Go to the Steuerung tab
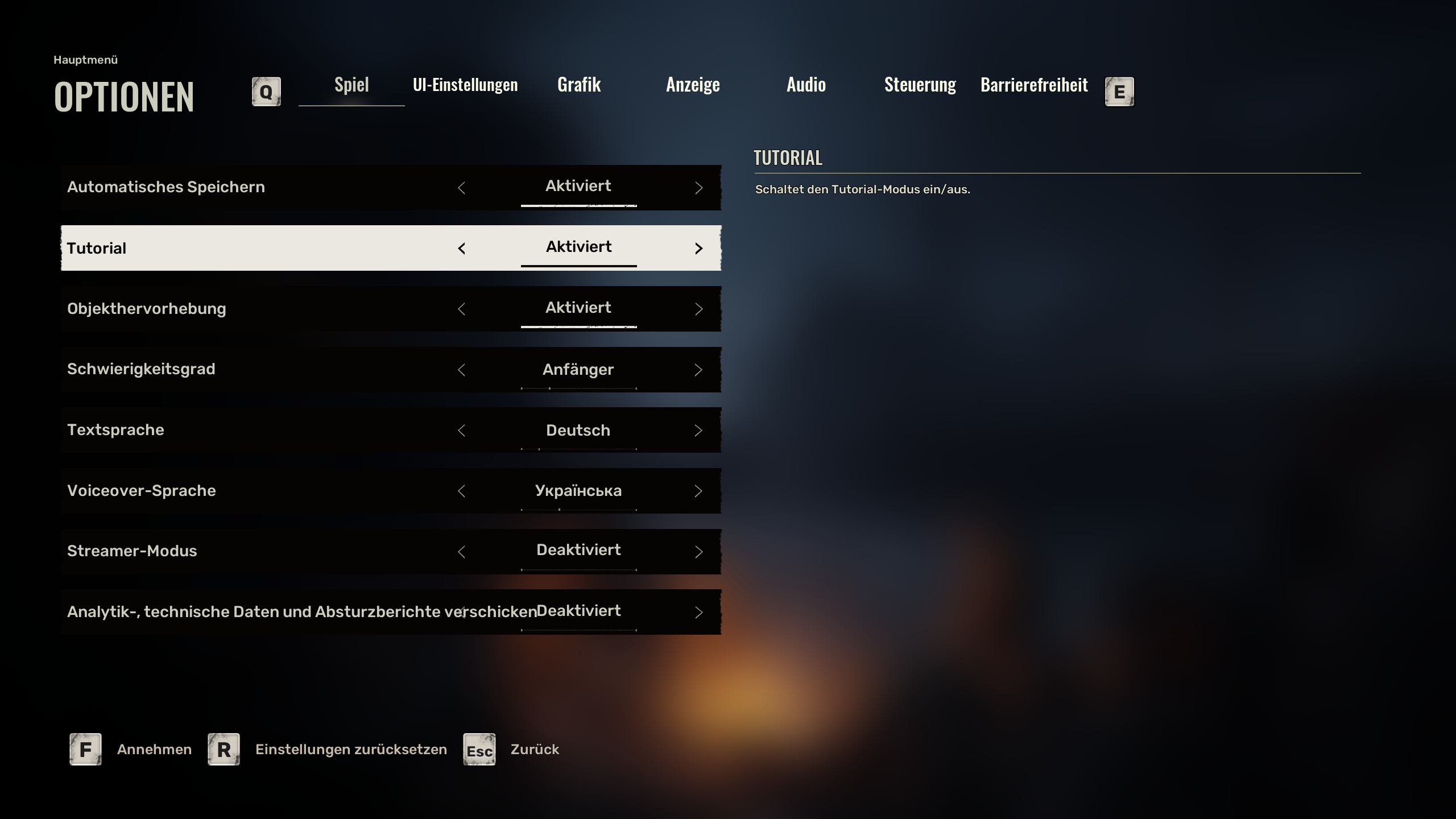1456x819 pixels. point(920,85)
